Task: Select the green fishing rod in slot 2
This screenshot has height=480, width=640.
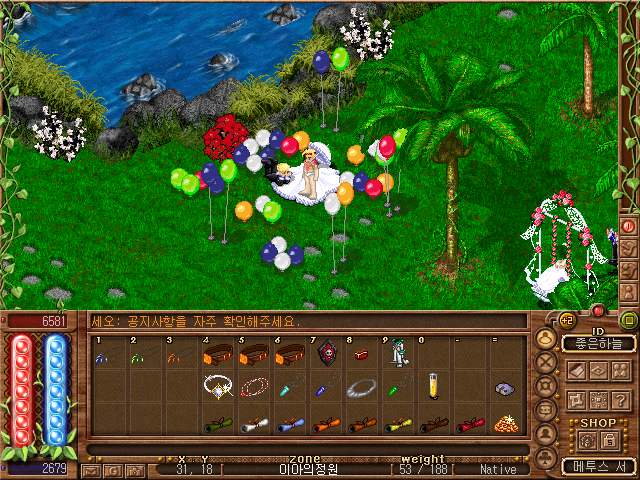Action: [x=137, y=357]
